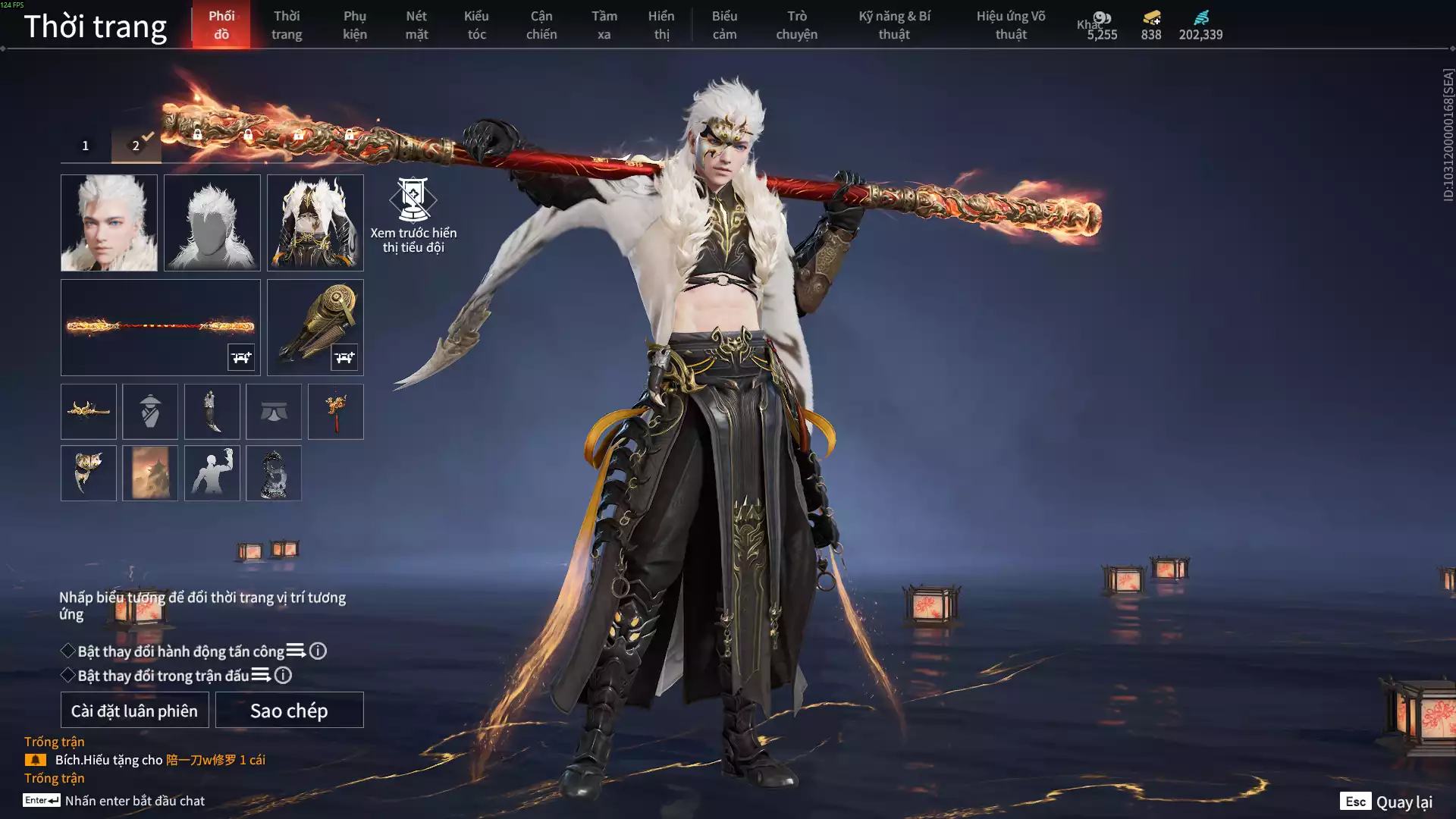Open the Biểu cảm tab
The height and width of the screenshot is (819, 1456).
[x=724, y=25]
